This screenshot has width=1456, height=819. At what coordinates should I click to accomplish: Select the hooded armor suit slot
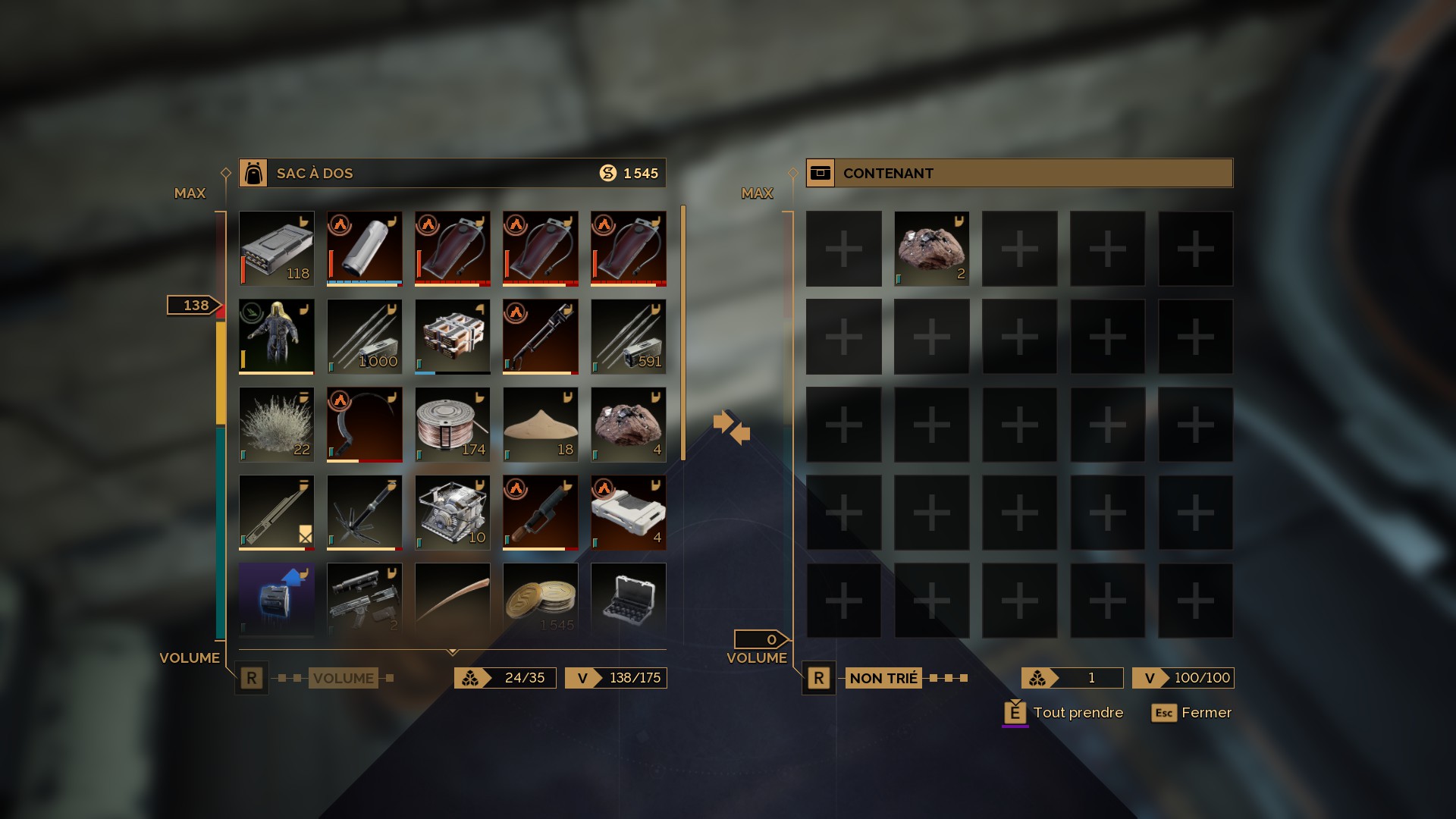pos(276,337)
